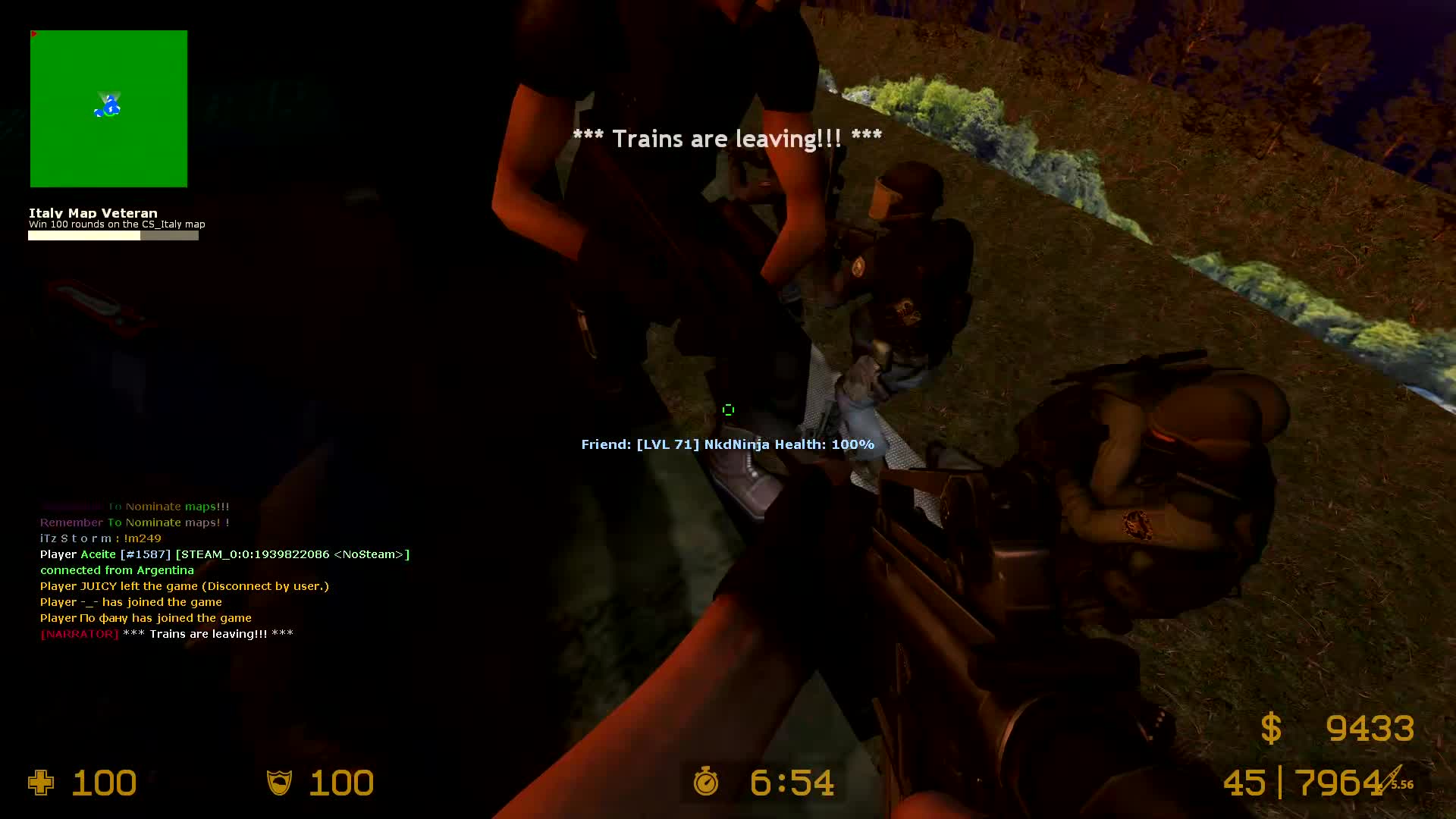Click the round timer stopwatch icon

(x=705, y=783)
